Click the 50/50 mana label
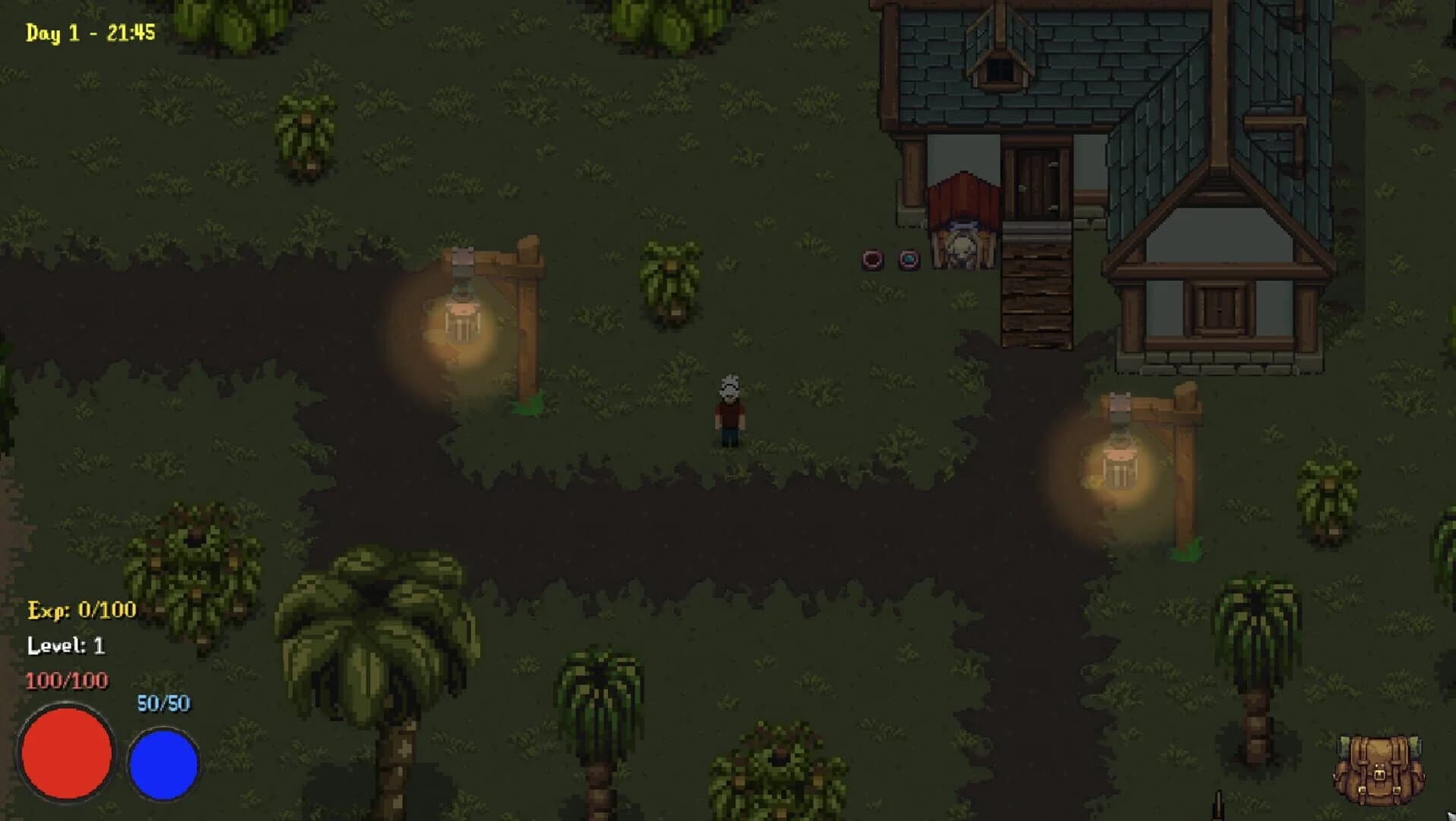Viewport: 1456px width, 821px height. [x=162, y=703]
